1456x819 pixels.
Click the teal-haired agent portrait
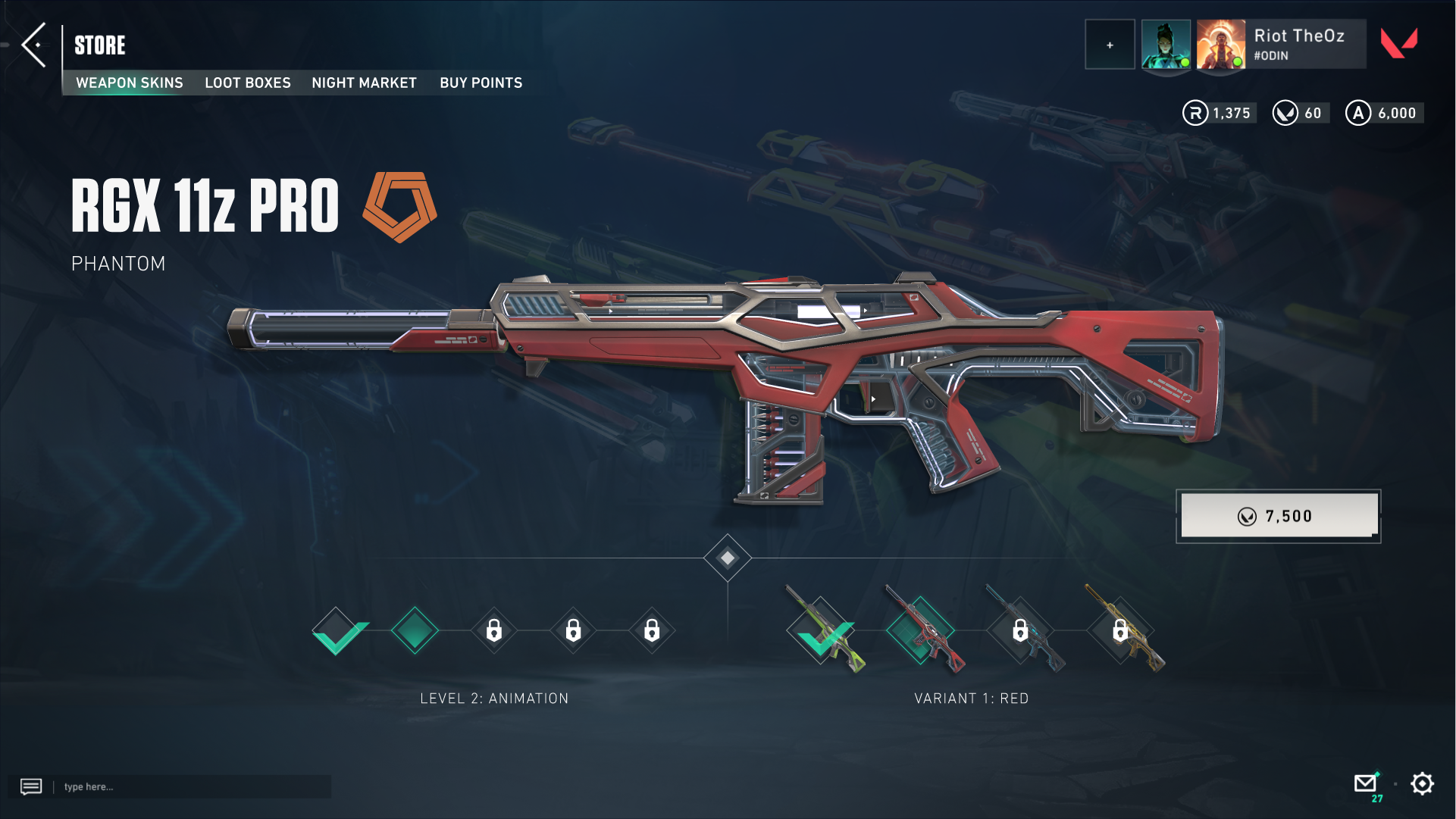tap(1165, 45)
